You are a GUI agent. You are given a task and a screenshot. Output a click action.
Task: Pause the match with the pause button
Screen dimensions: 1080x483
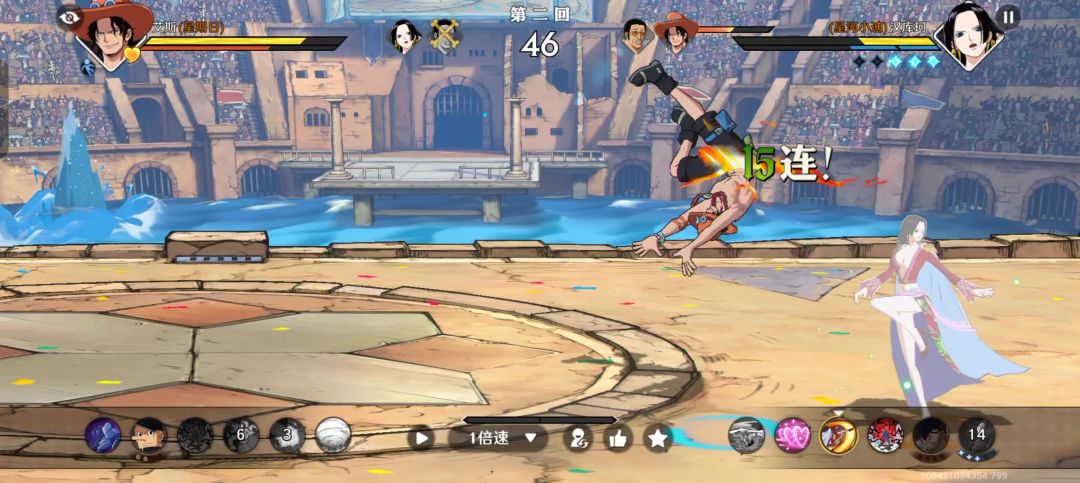[1008, 17]
